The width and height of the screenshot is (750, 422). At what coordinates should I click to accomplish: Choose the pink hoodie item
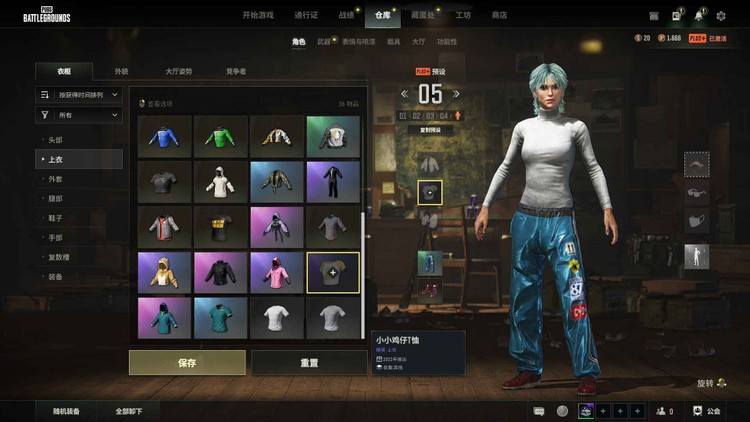click(x=277, y=271)
